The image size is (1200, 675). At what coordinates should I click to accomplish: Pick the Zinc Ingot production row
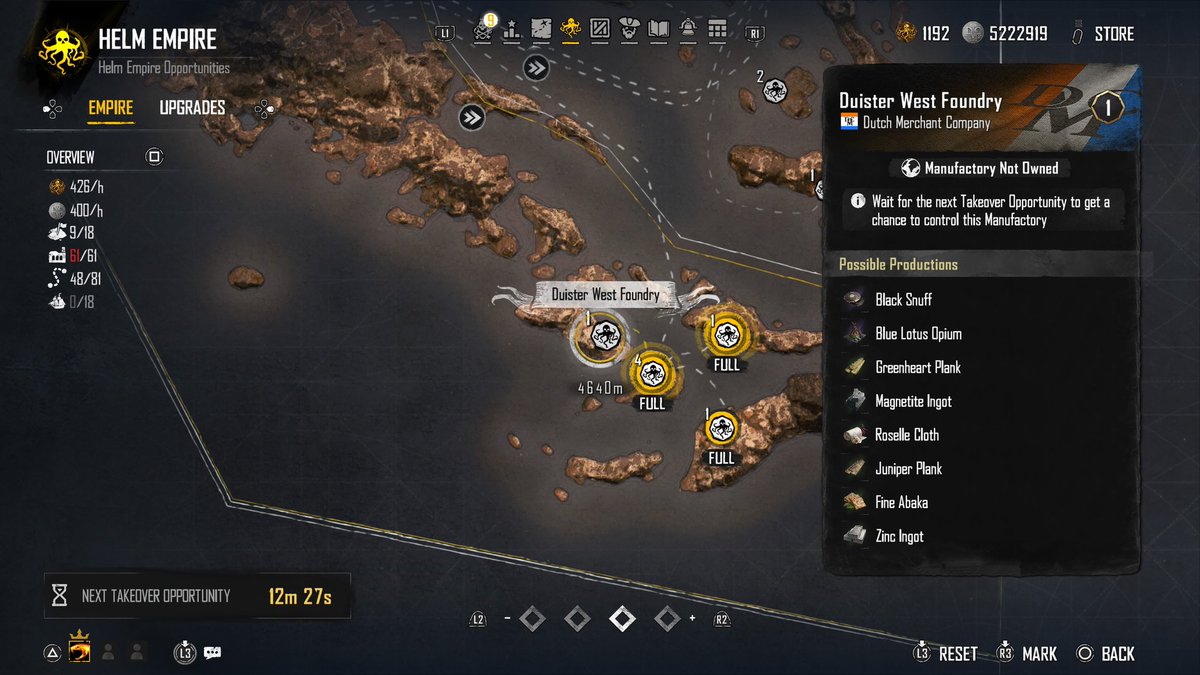pyautogui.click(x=899, y=537)
